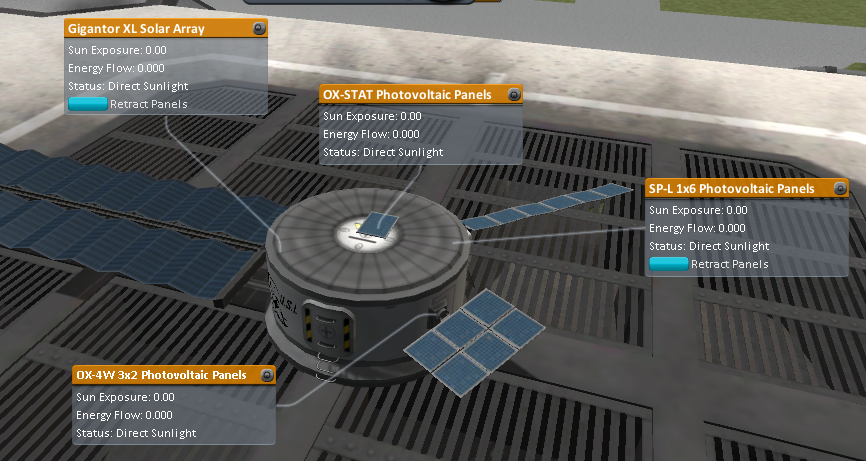
Task: Pin the SP-L 1x6 Photovoltaic Panels window
Action: coord(840,188)
